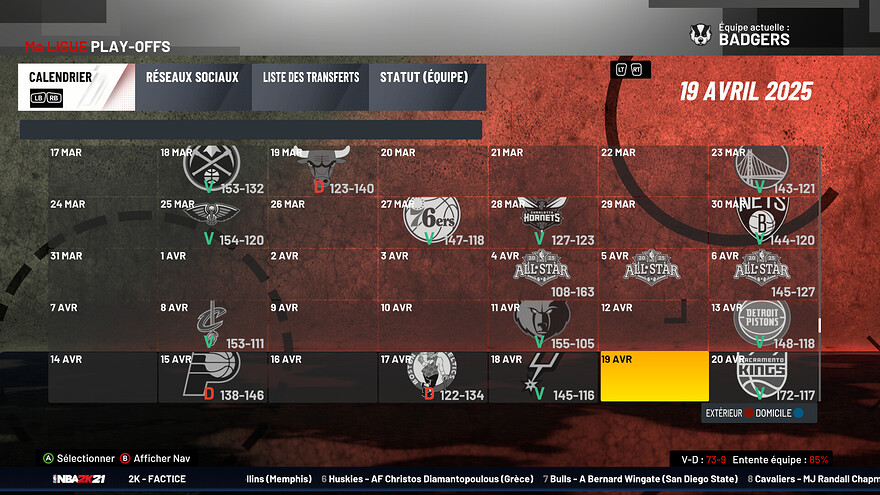The height and width of the screenshot is (495, 880).
Task: Open the 8 AVR Cavaliers game cell
Action: tap(213, 325)
